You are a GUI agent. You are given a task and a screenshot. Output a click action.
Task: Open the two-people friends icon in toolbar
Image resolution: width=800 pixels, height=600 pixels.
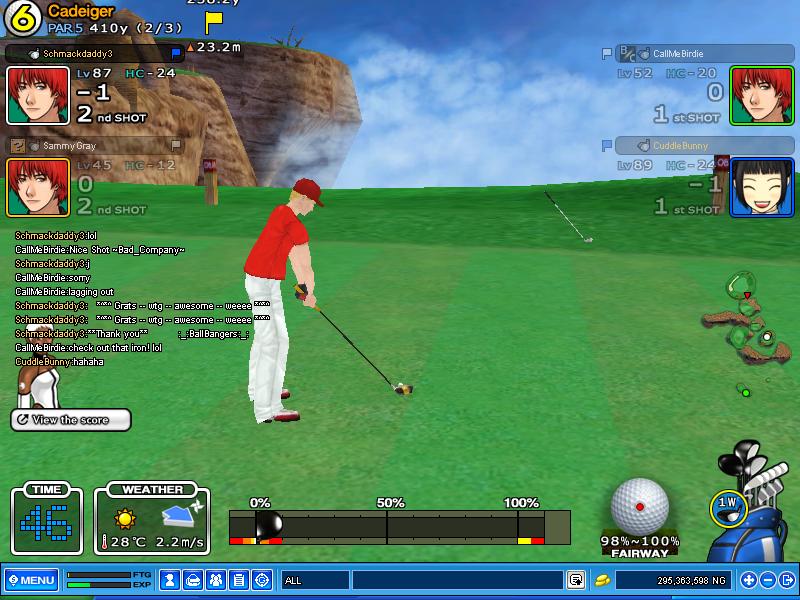coord(216,579)
